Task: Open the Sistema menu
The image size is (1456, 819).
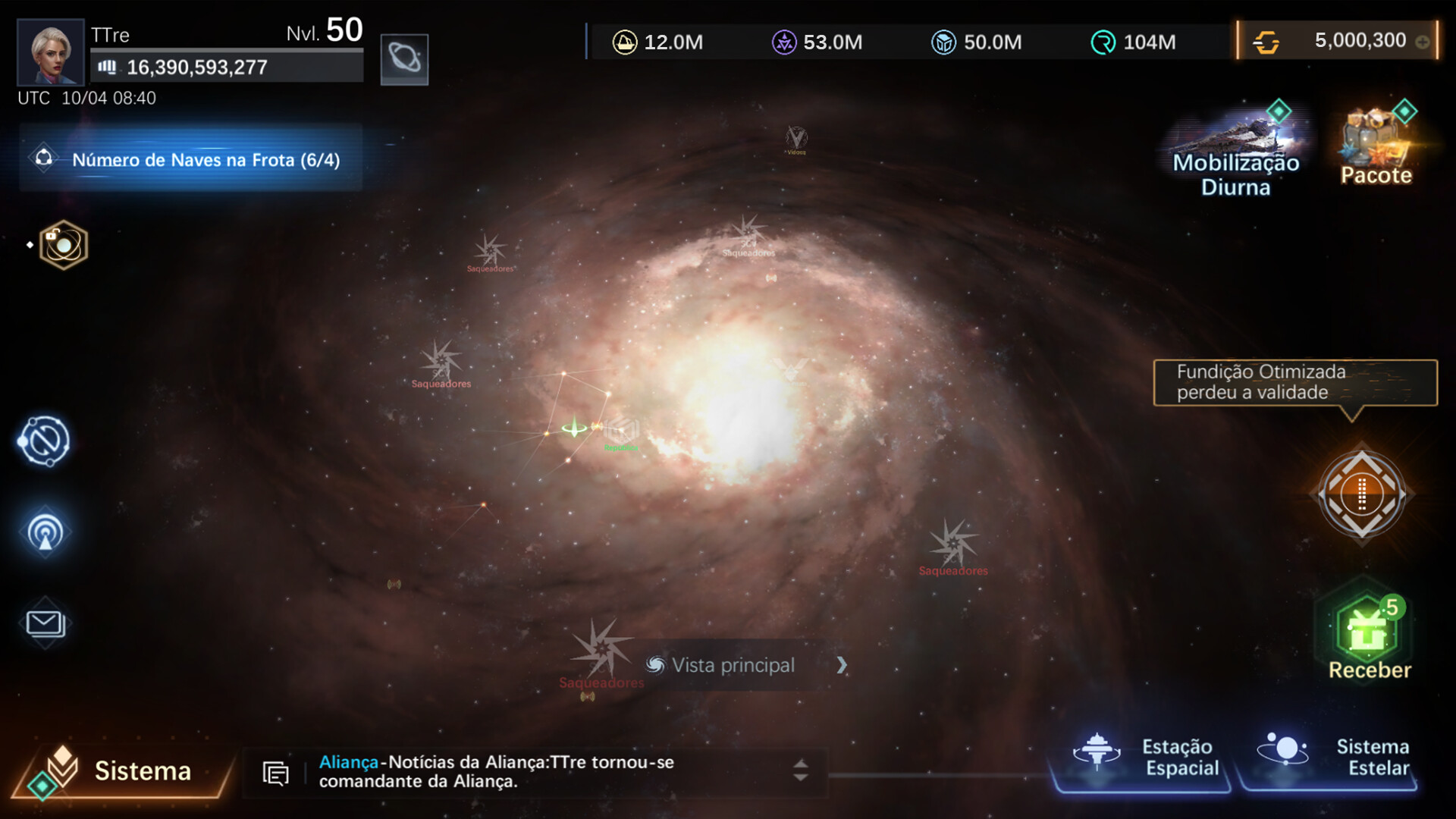Action: [121, 770]
